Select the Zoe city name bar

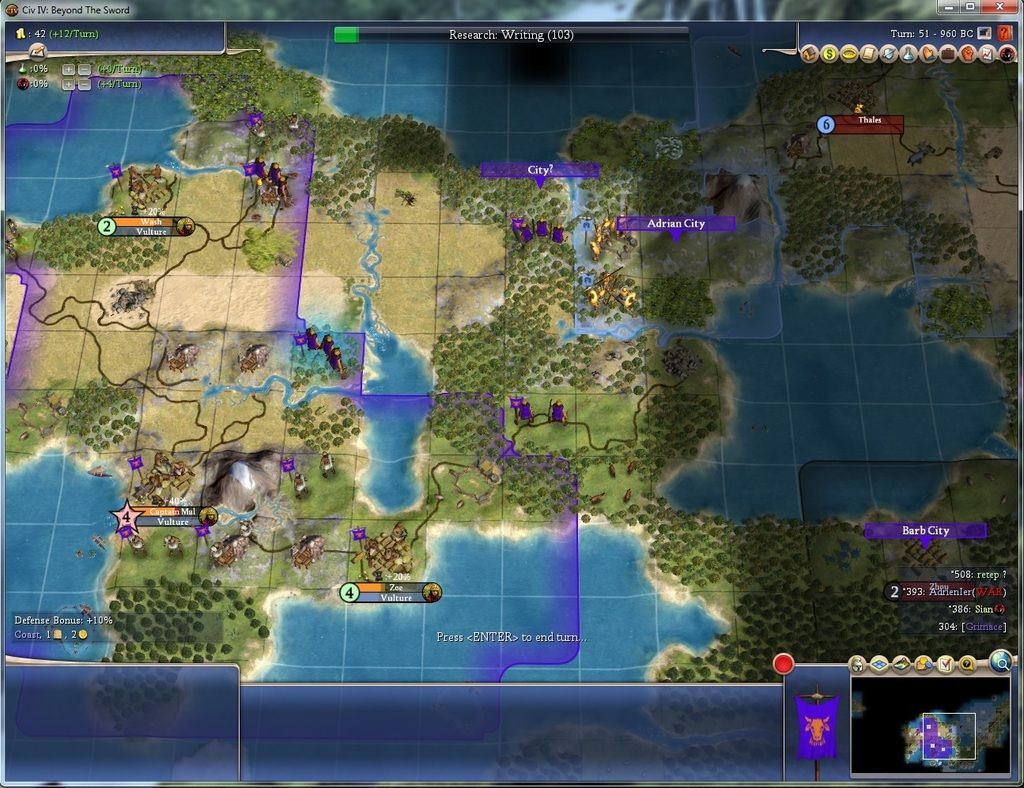coord(395,592)
